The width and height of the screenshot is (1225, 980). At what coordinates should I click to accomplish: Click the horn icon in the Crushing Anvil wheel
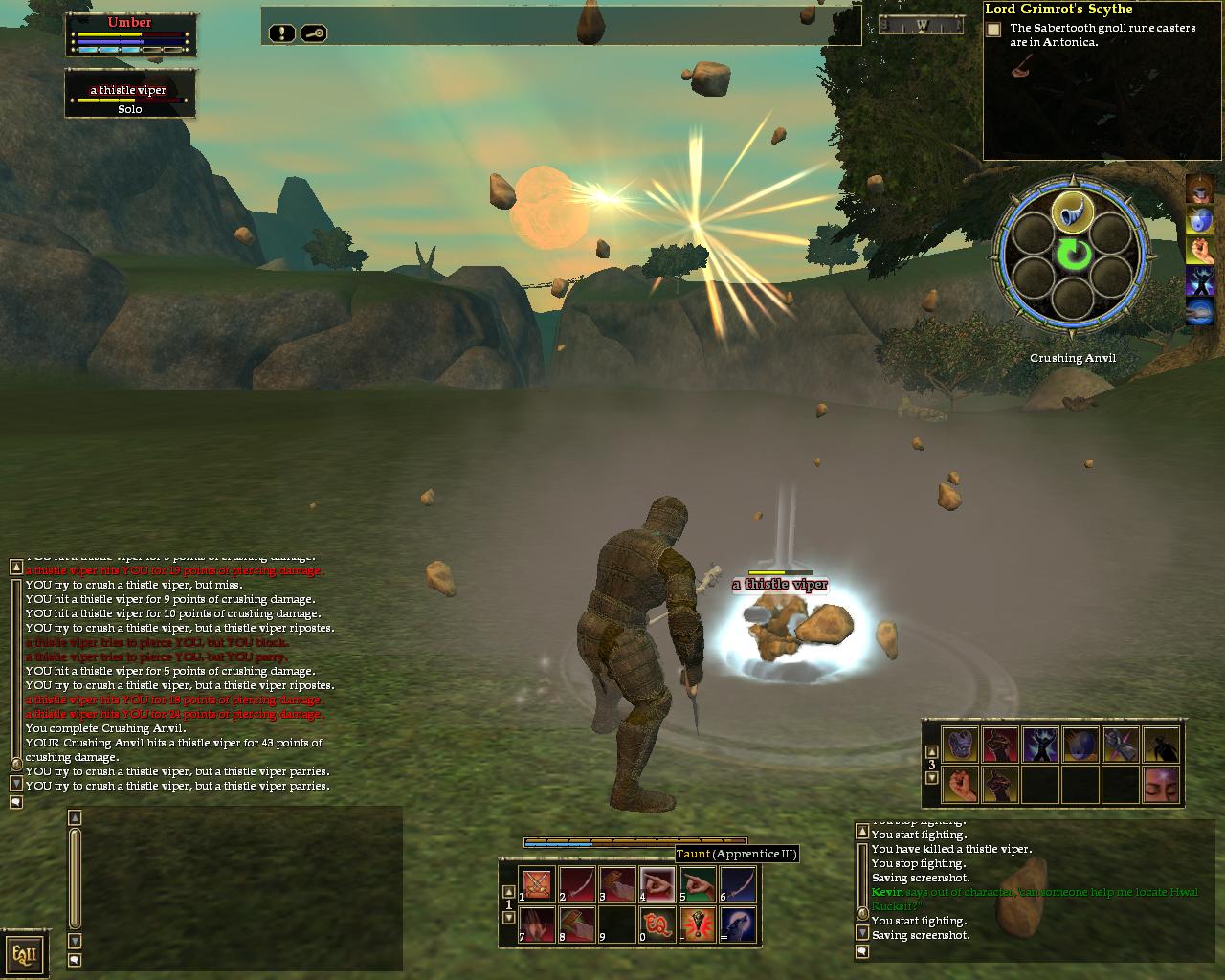[x=1072, y=212]
